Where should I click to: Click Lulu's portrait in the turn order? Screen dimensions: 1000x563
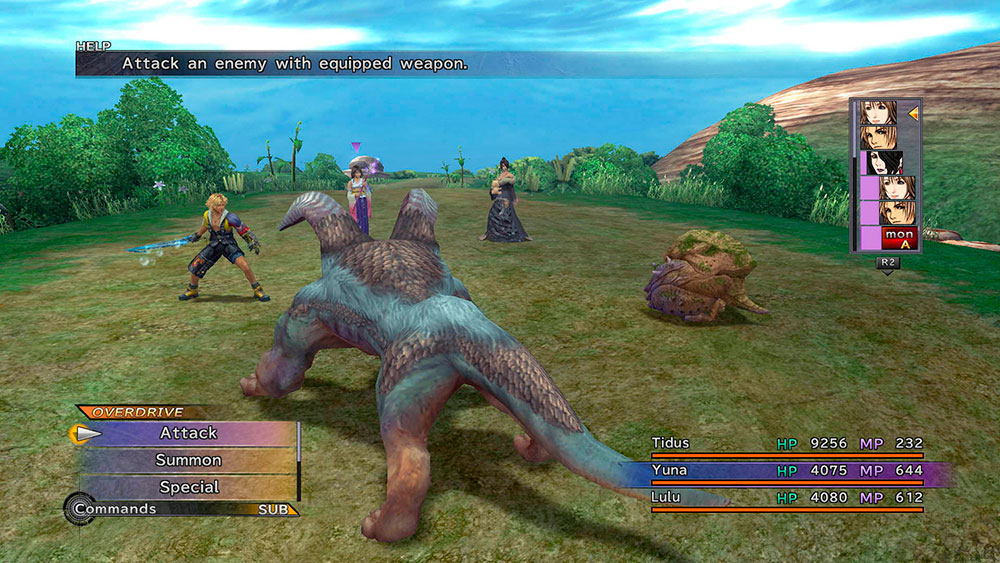884,162
